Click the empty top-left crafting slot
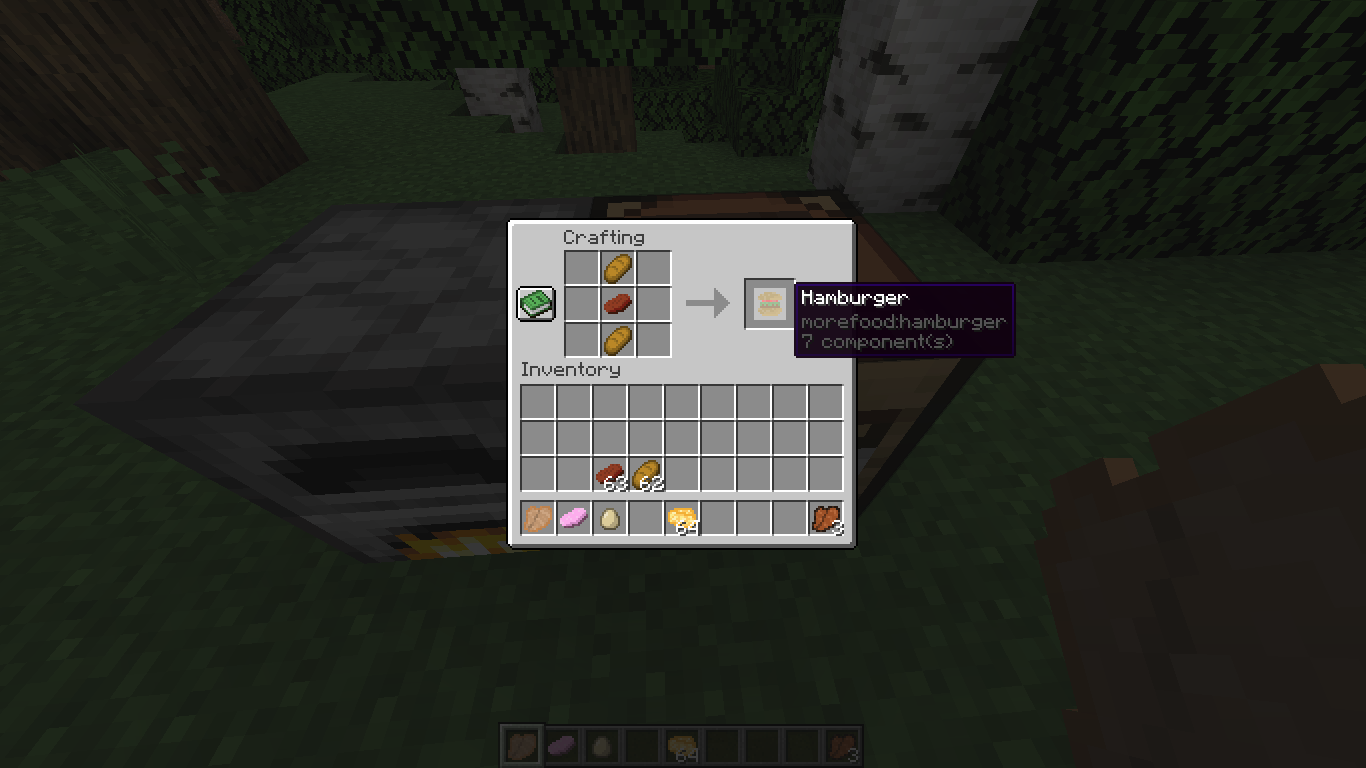This screenshot has height=768, width=1366. pos(581,267)
